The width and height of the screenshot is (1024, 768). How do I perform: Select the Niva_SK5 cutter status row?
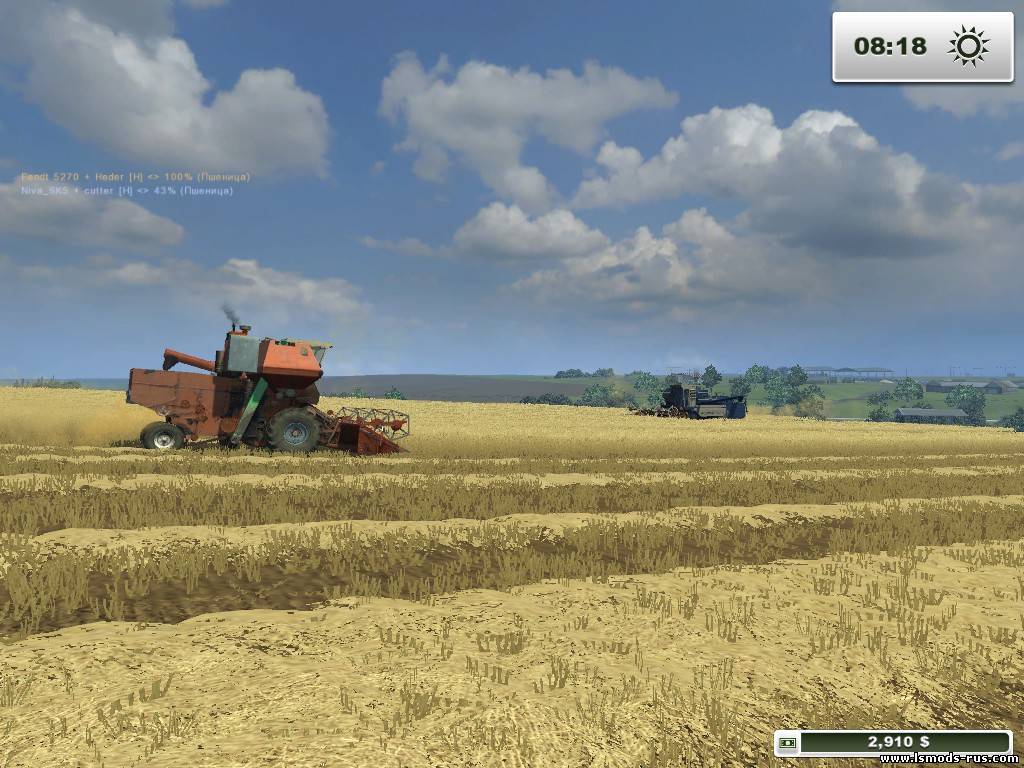point(127,190)
